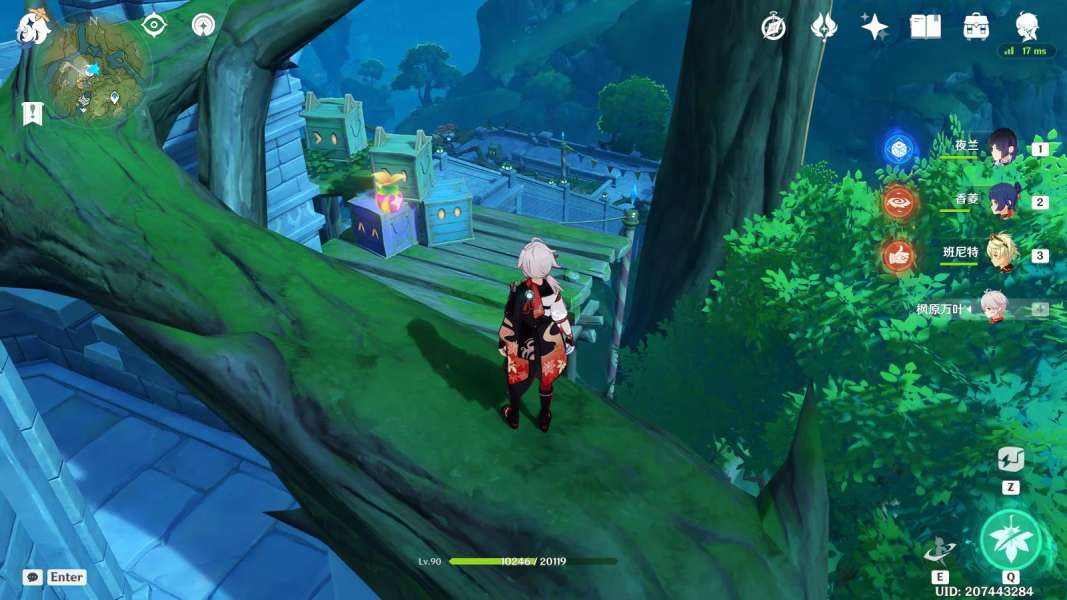Viewport: 1067px width, 600px height.
Task: Click the eye-shaped icon beside the minimap
Action: [x=153, y=25]
